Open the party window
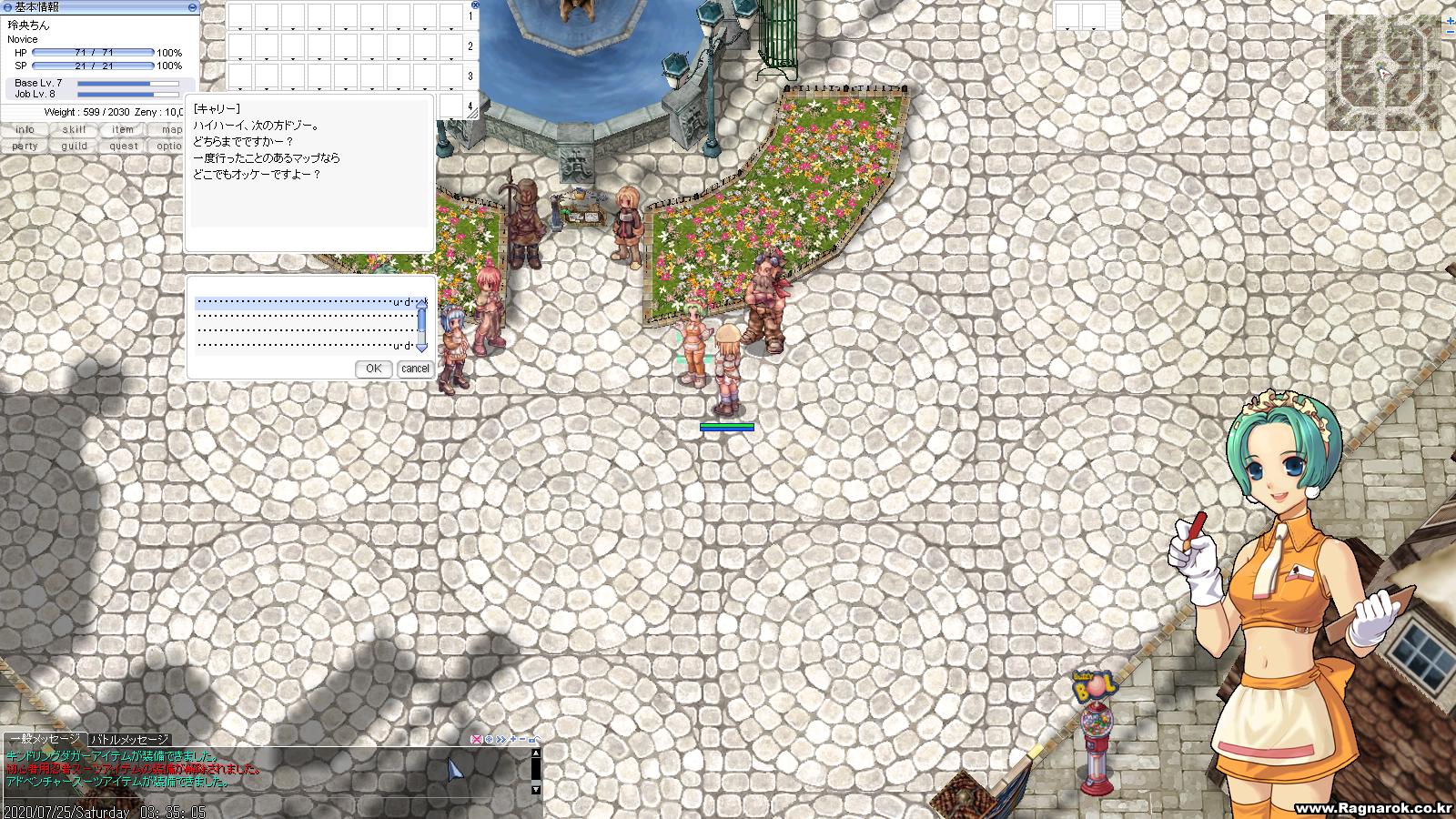Screen dimensions: 1456x819 [x=25, y=146]
